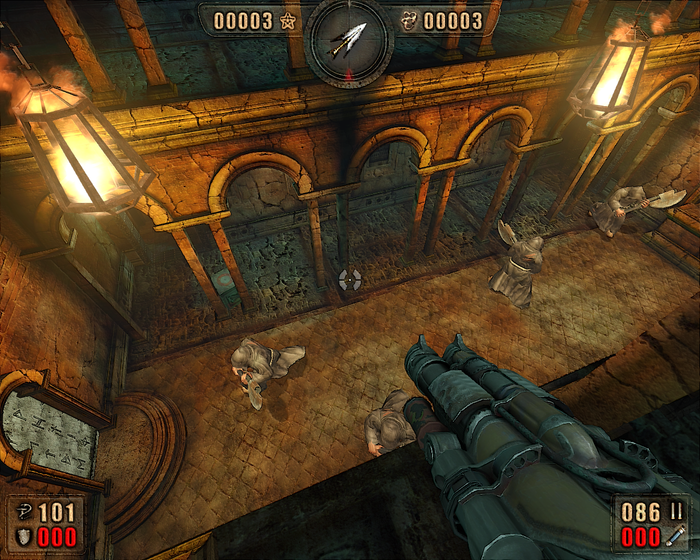Select the blue rocket ammo icon
Screen dimensions: 700x560
click(x=677, y=537)
